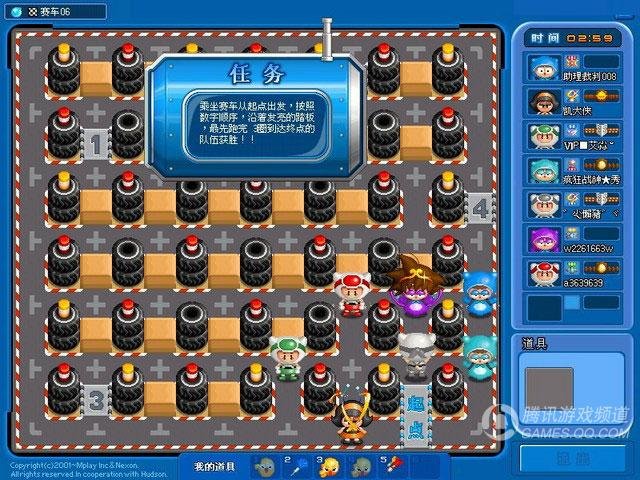Viewport: 640px width, 480px height.
Task: Use the red rocket item in slot 5
Action: [x=393, y=467]
